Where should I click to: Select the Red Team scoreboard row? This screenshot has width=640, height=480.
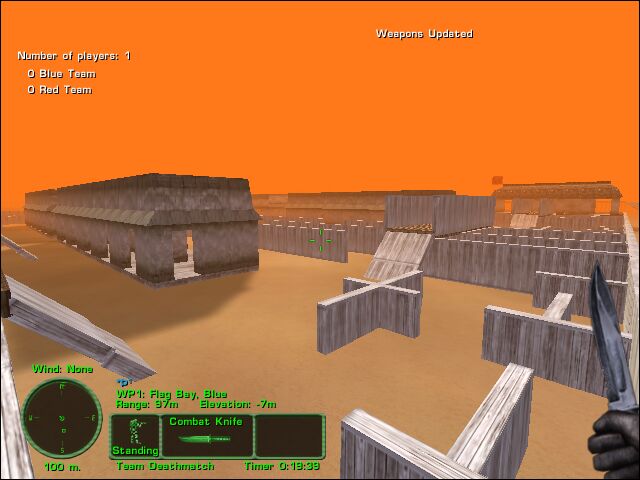click(60, 90)
